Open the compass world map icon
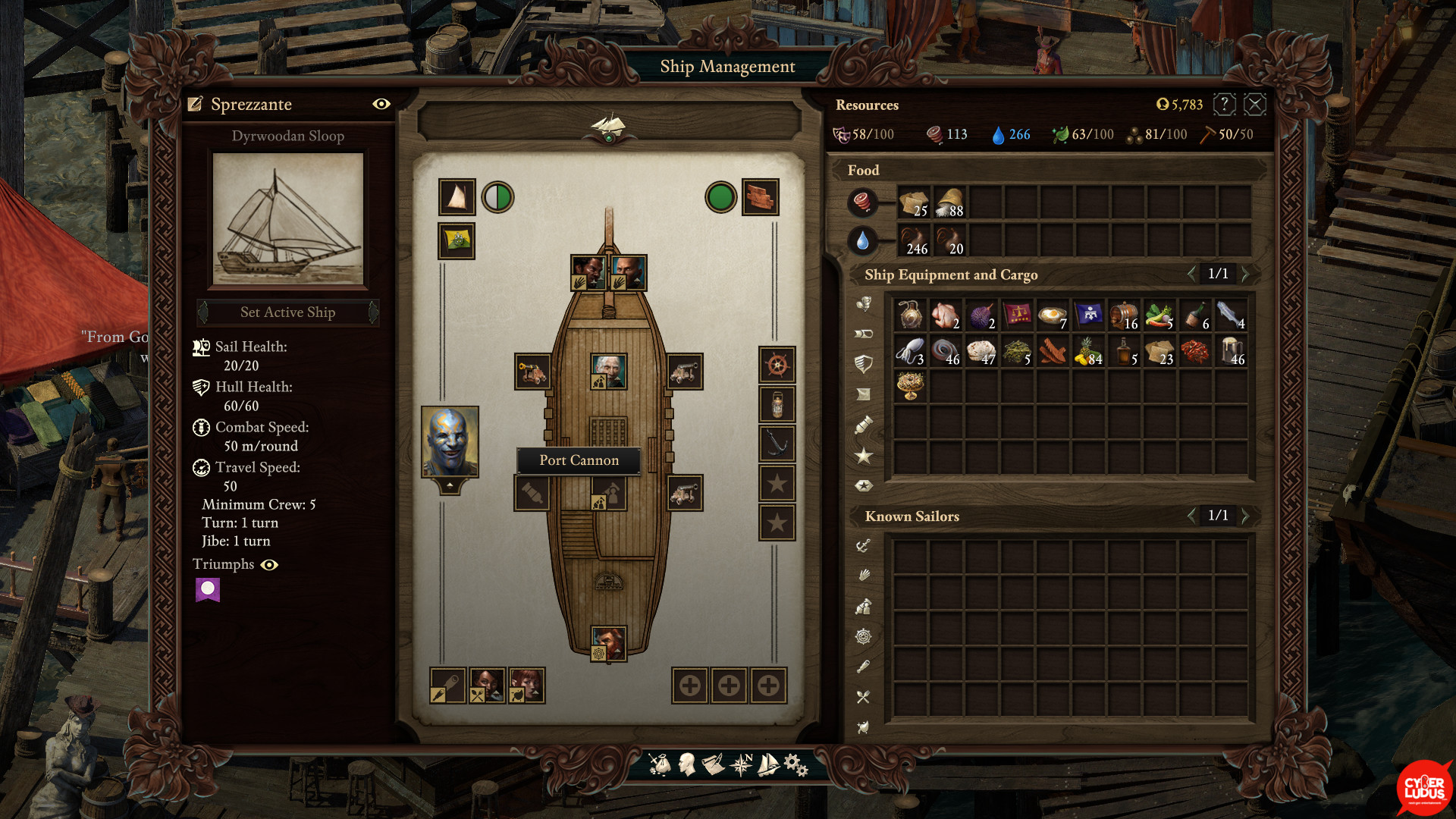This screenshot has height=819, width=1456. [741, 764]
